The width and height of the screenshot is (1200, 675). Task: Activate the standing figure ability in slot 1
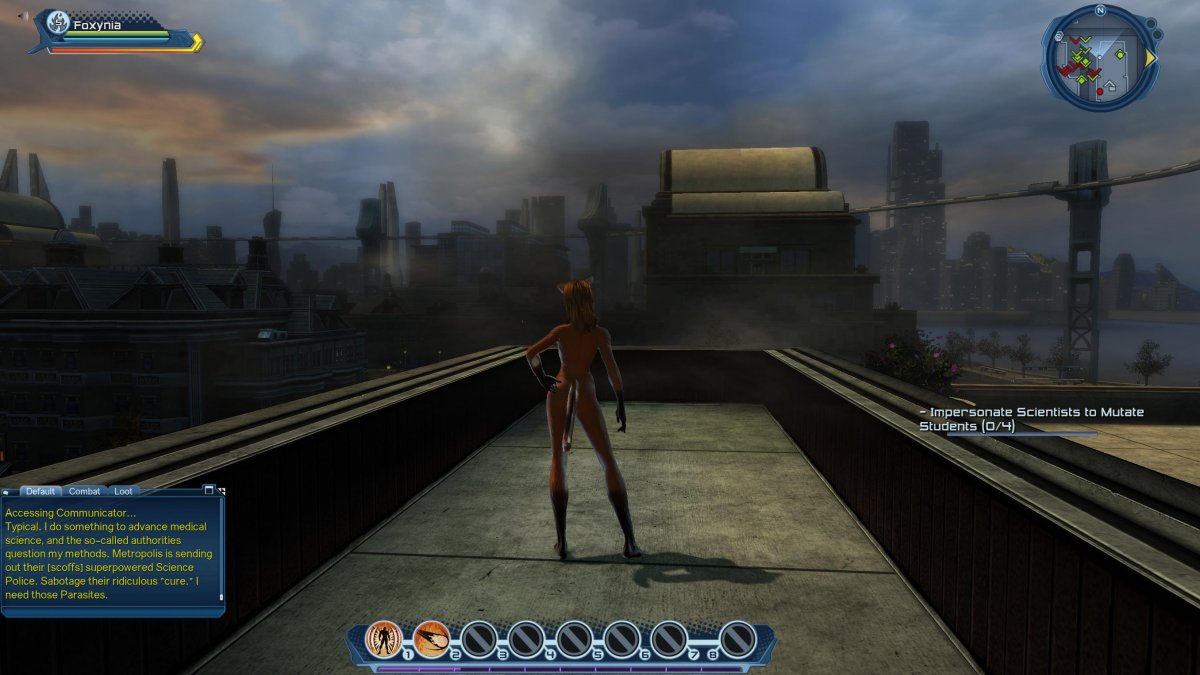[x=383, y=638]
